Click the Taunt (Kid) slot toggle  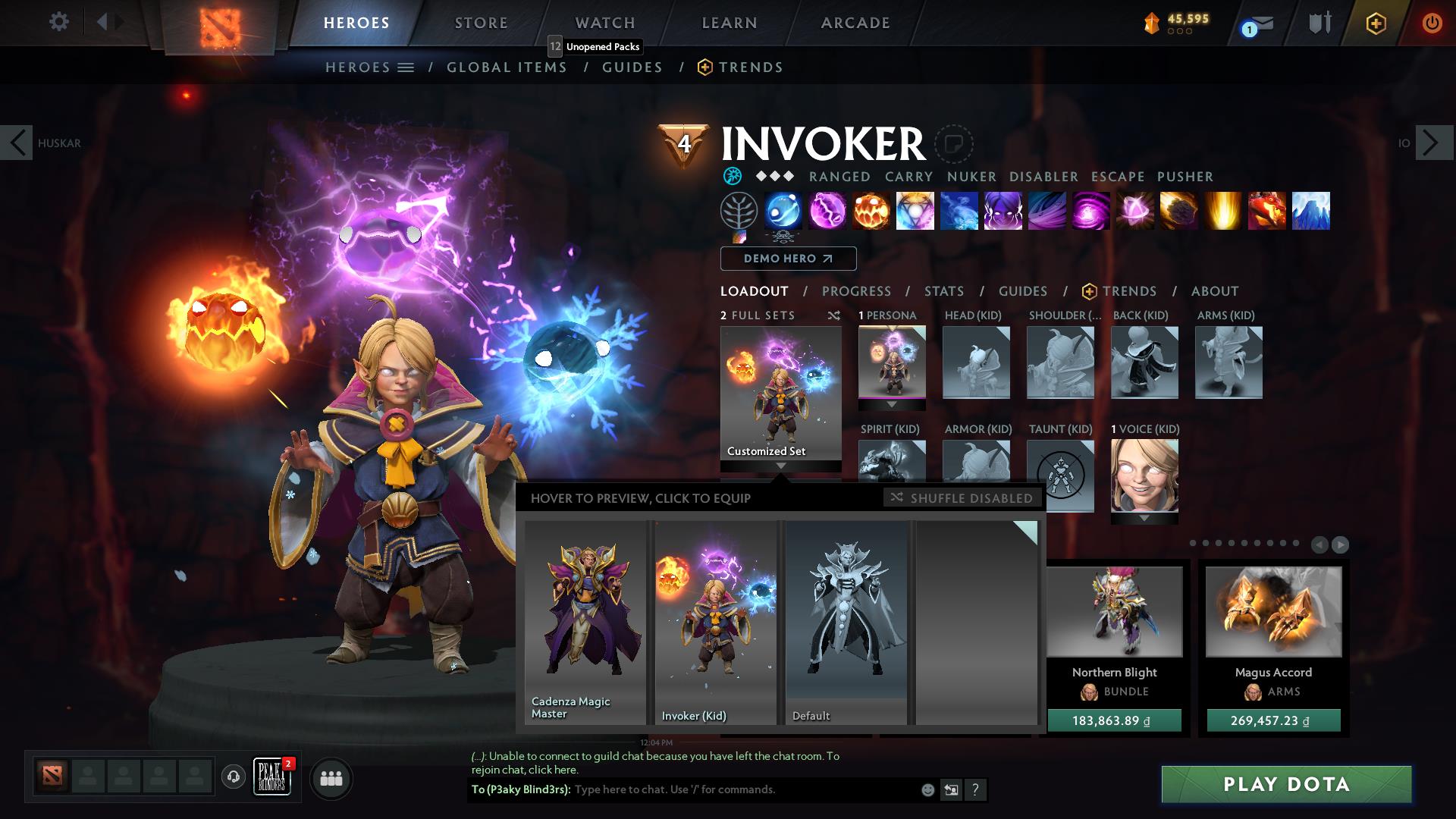[x=1060, y=476]
